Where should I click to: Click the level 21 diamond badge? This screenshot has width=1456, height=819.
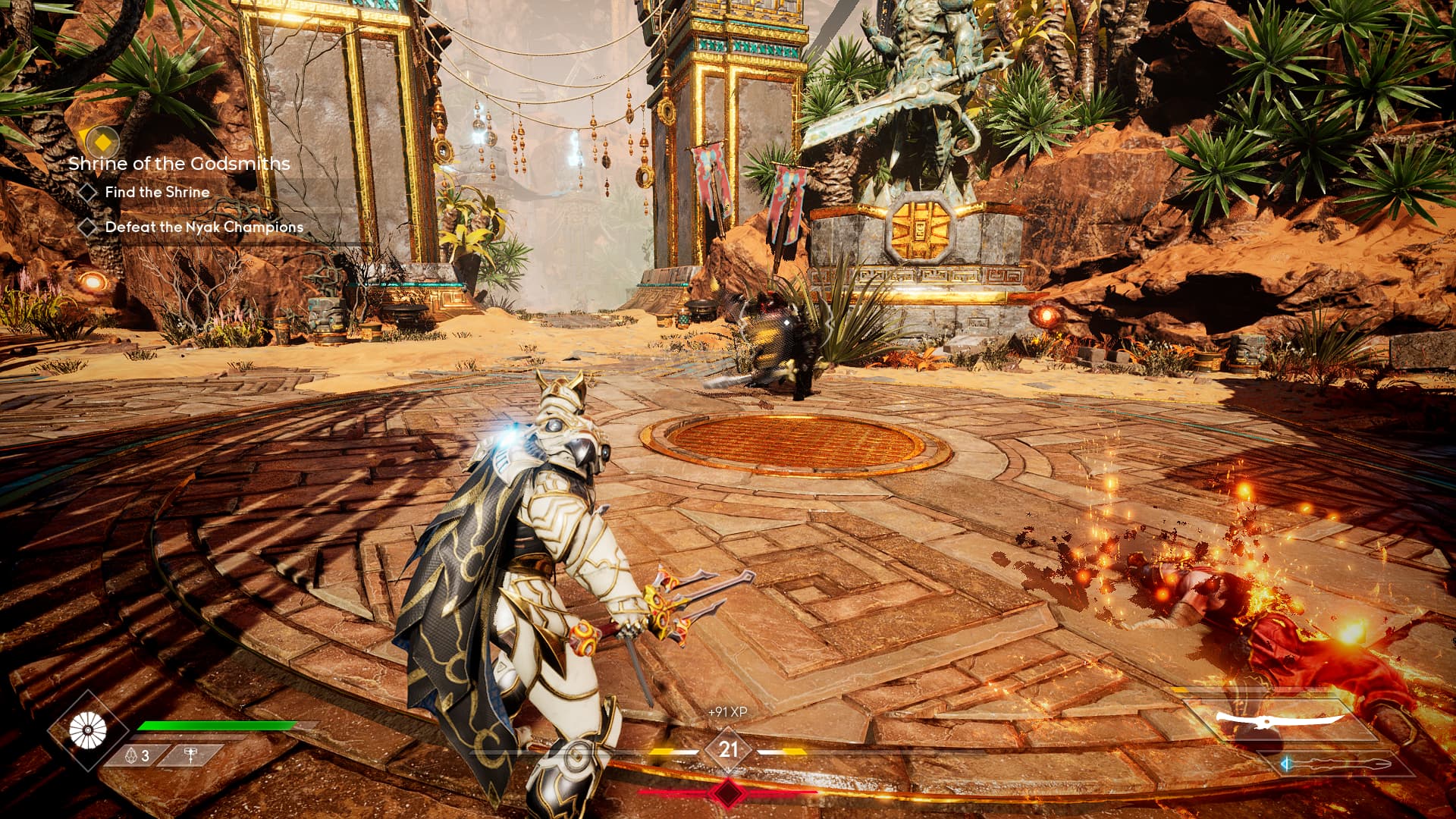point(728,750)
